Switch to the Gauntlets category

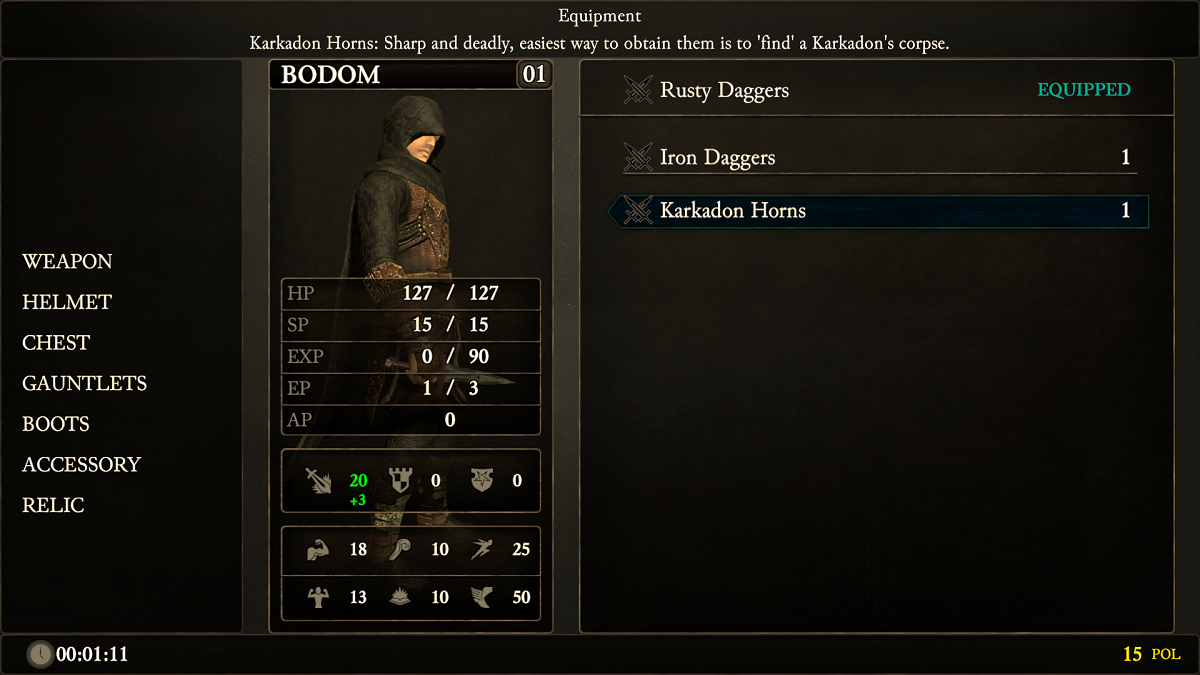[84, 384]
